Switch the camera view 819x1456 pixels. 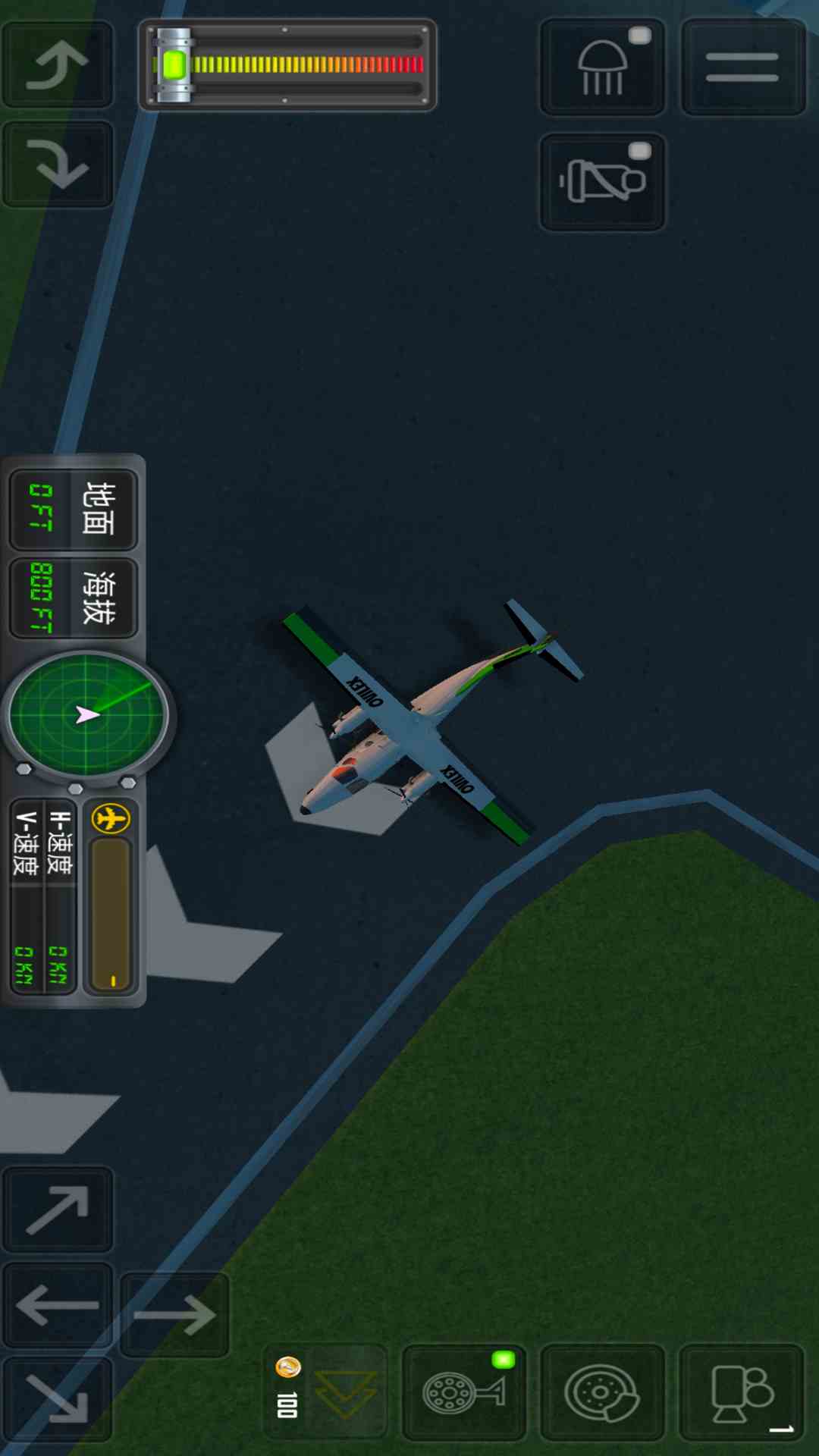(x=741, y=1392)
